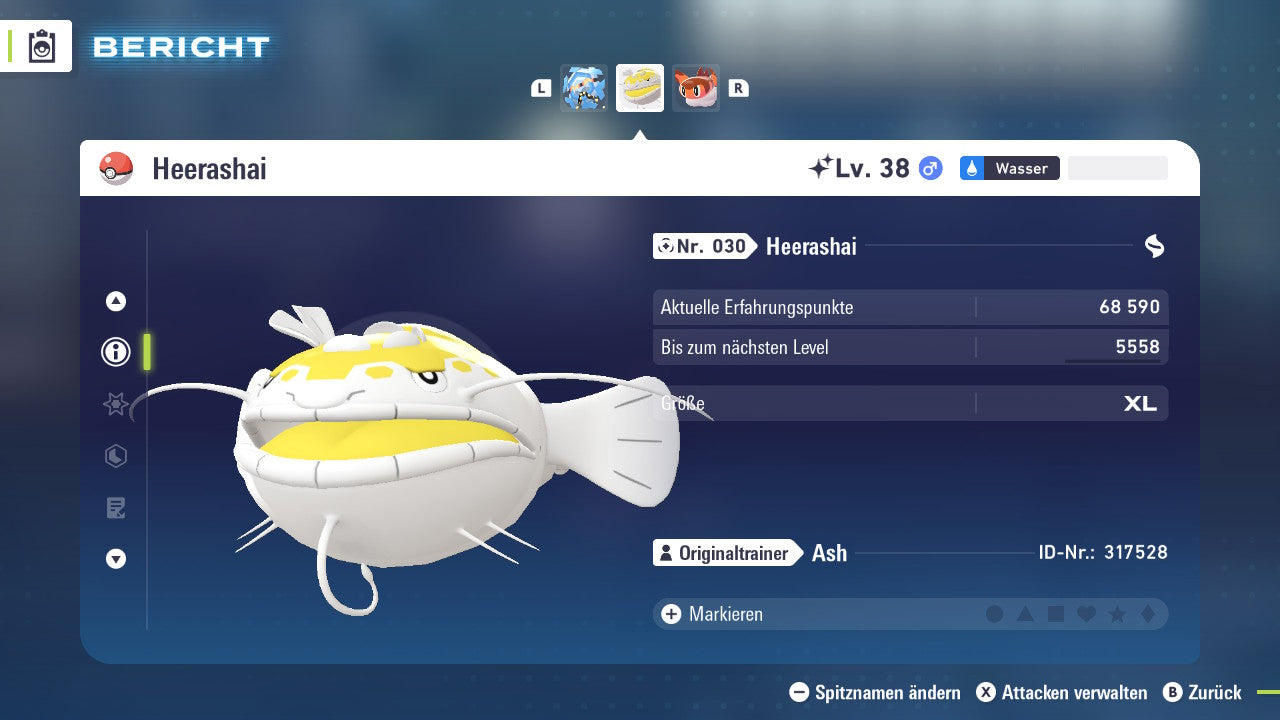
Task: Expand upward with the sidebar up arrow
Action: (x=115, y=300)
